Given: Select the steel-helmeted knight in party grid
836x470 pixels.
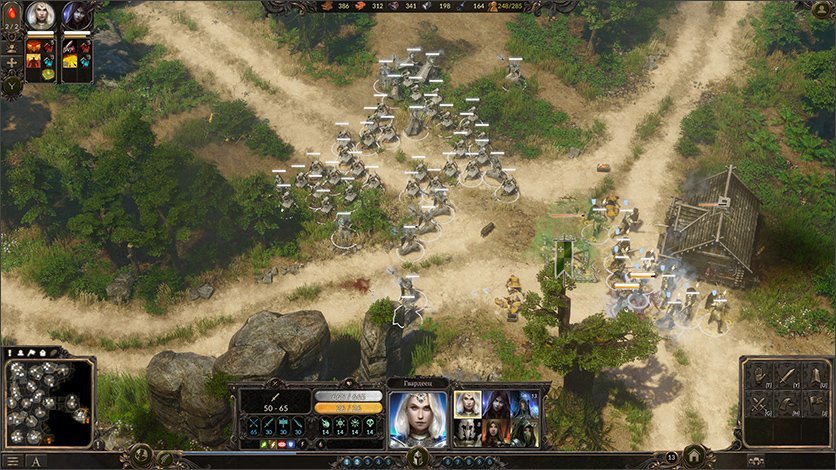Looking at the screenshot, I should [x=467, y=432].
